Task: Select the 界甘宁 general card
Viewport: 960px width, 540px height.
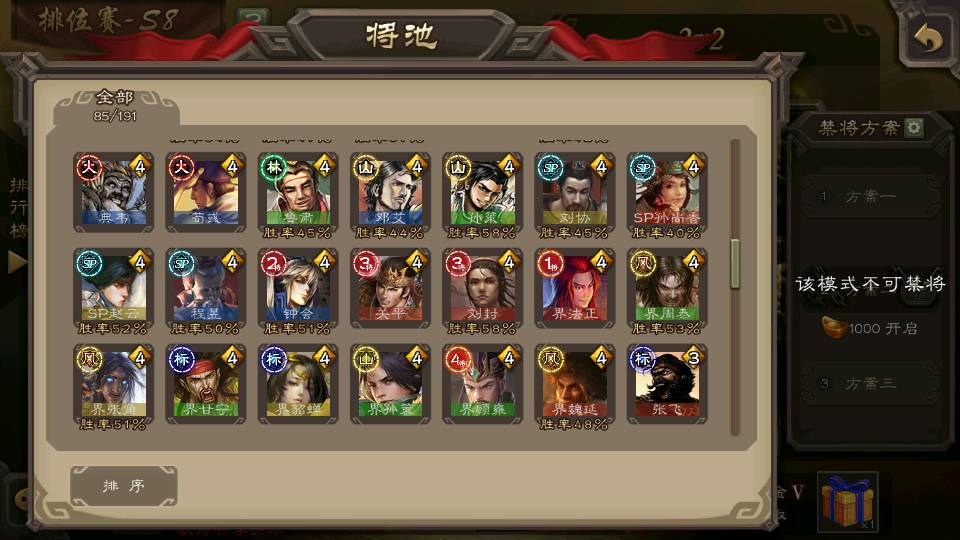Action: coord(204,383)
